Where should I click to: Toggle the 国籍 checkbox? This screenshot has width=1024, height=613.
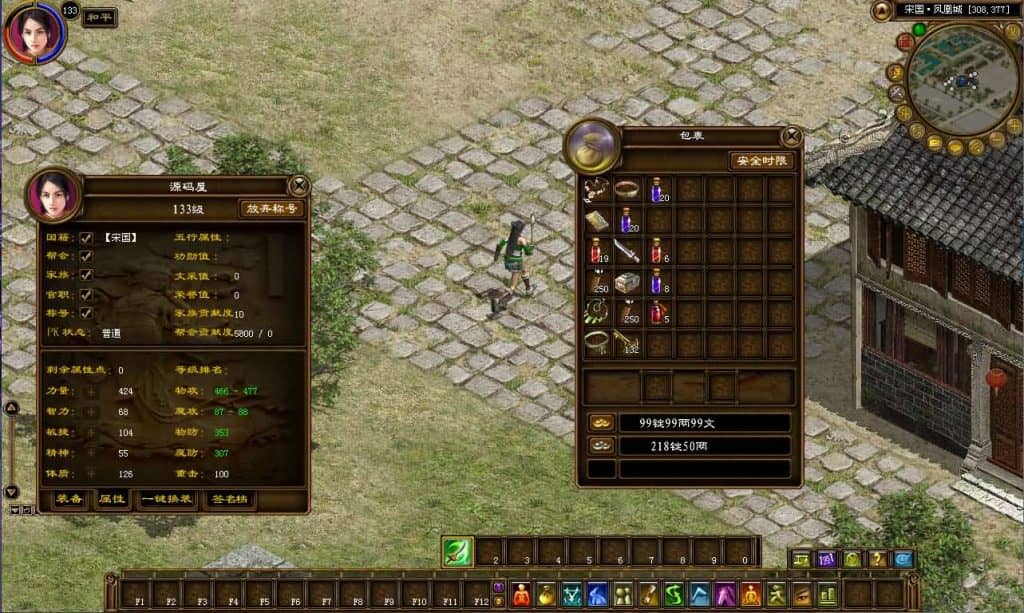[x=86, y=238]
